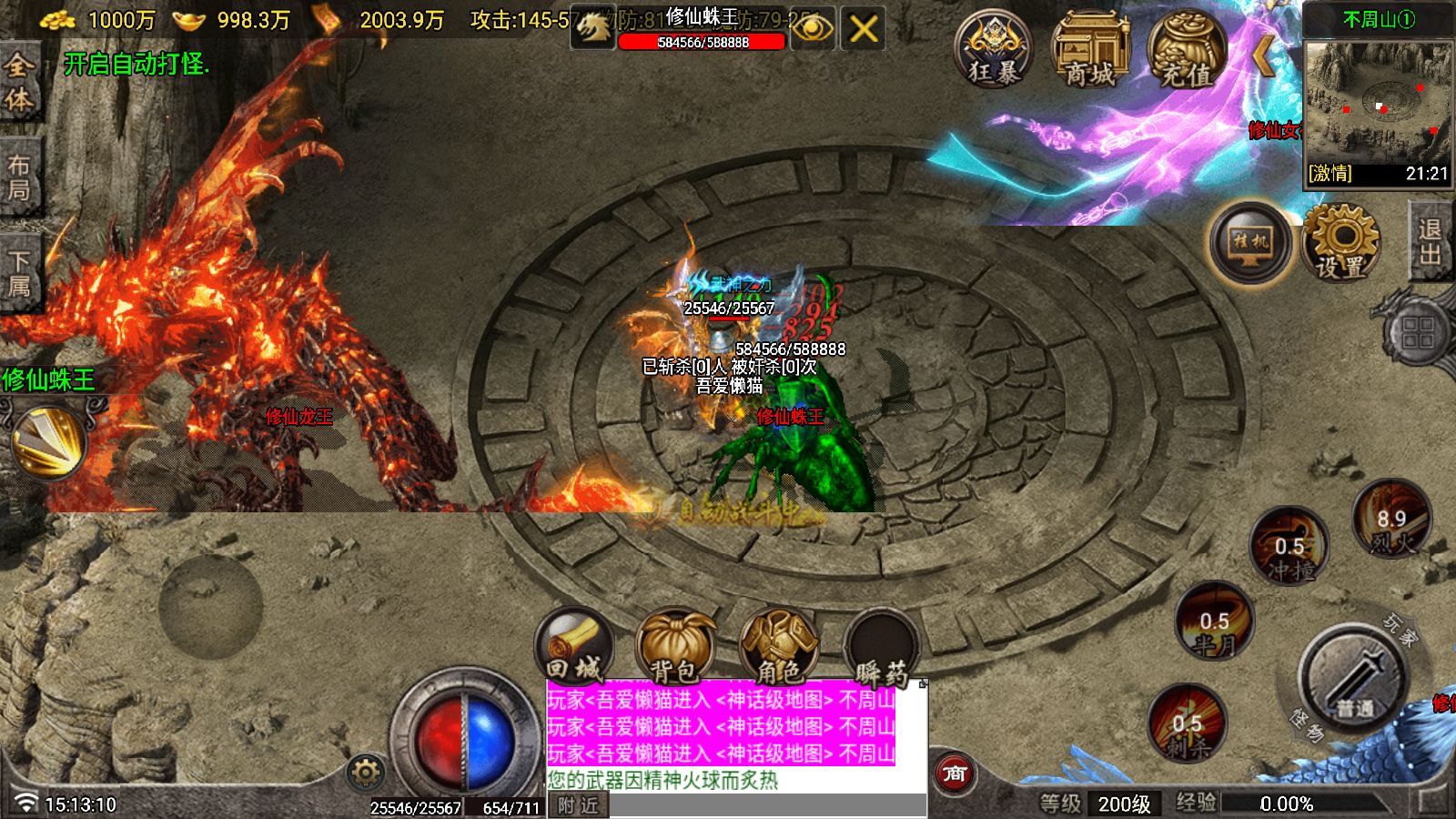Use the 刺杀 skill

tap(1187, 725)
